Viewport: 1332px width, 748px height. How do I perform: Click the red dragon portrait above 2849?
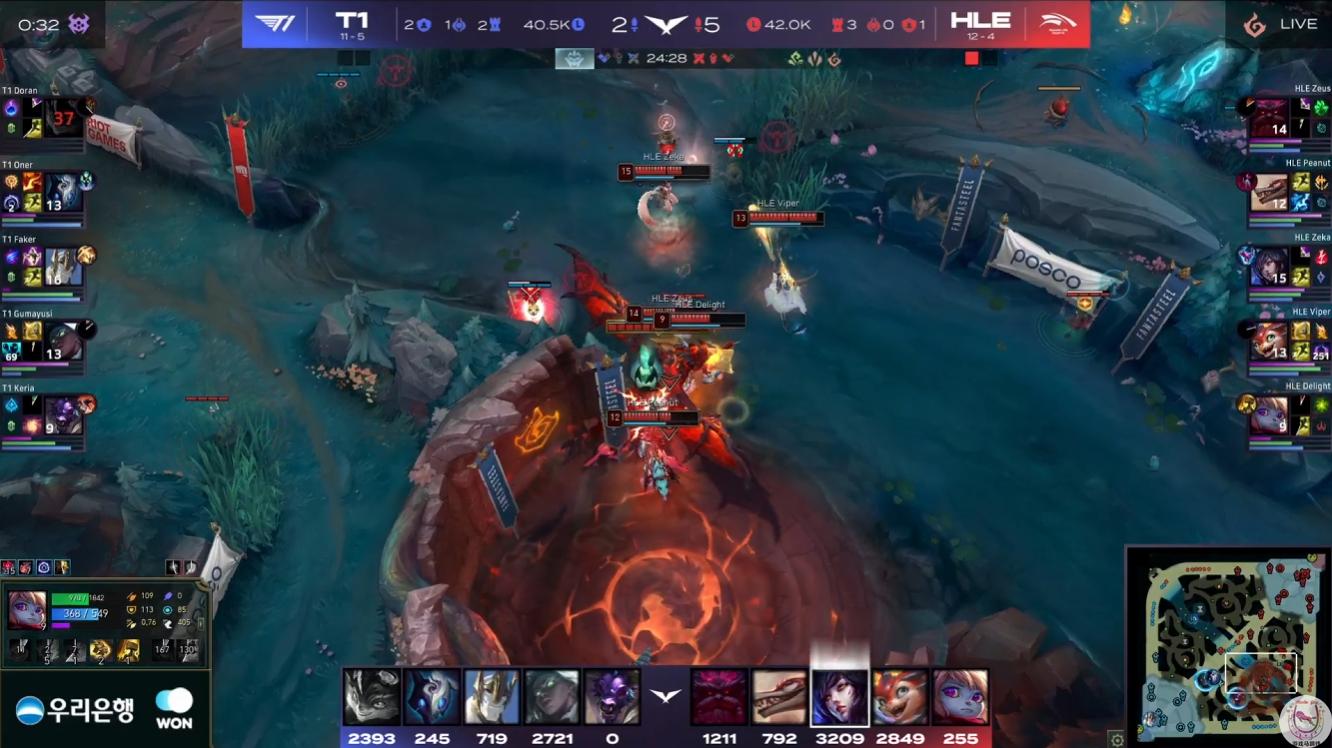pos(899,697)
